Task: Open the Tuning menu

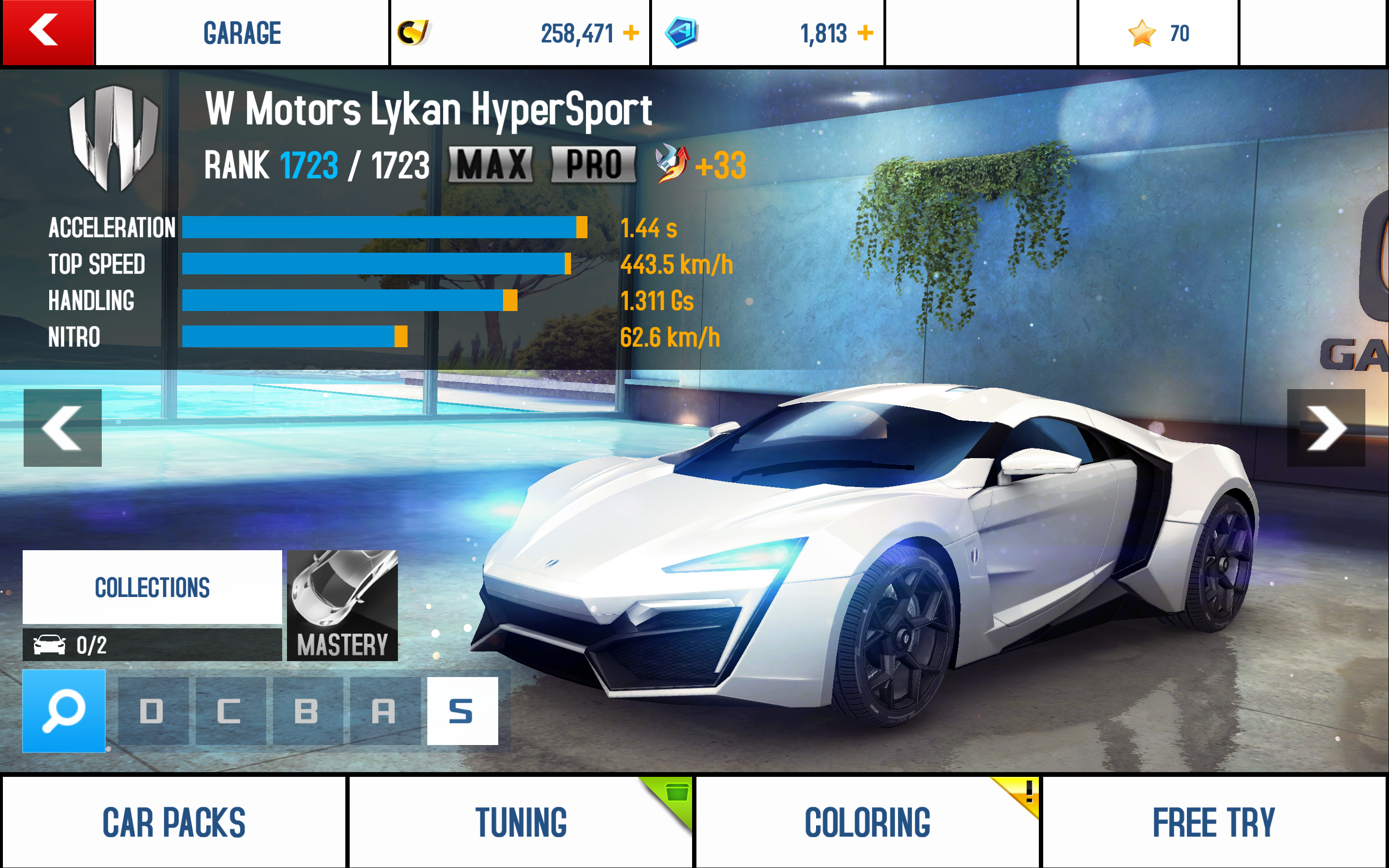Action: pos(520,822)
